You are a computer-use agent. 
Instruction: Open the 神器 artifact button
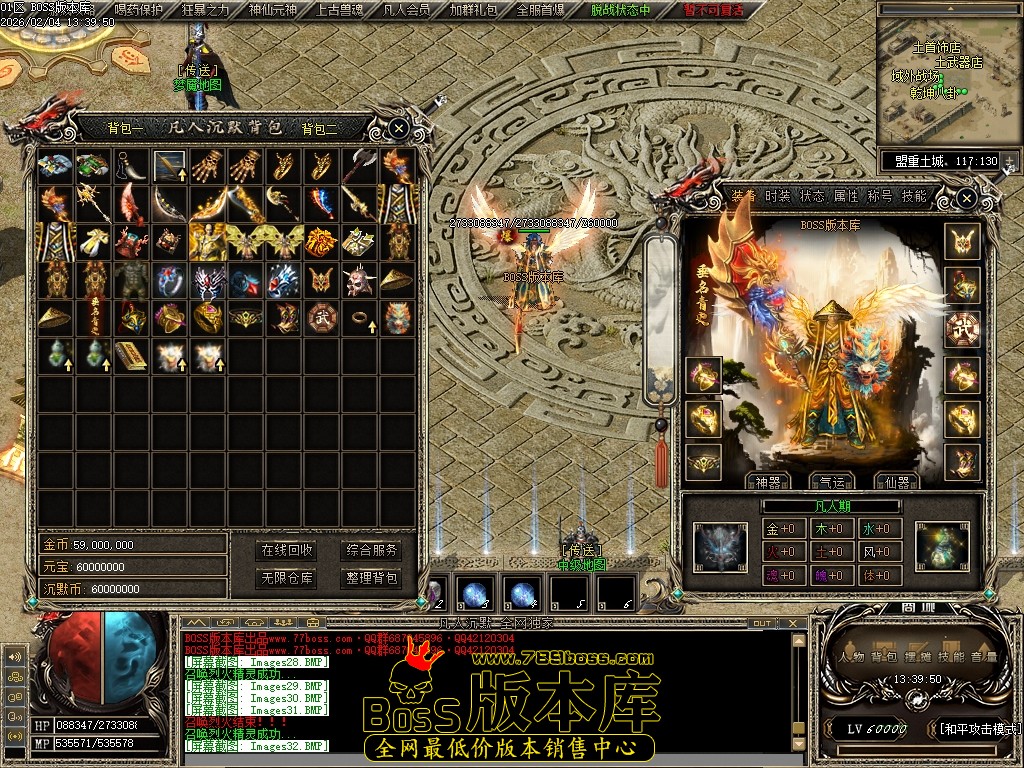coord(767,481)
